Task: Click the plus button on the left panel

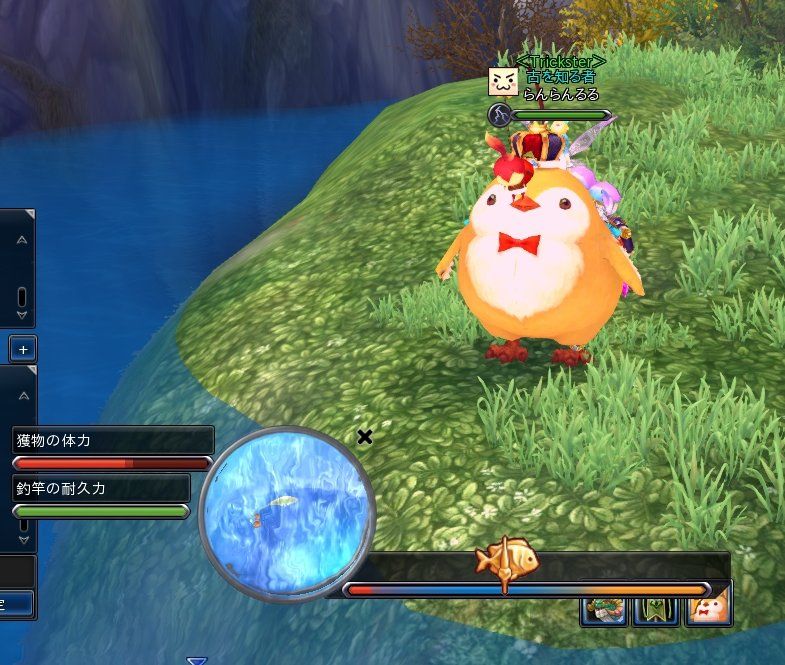Action: [22, 349]
